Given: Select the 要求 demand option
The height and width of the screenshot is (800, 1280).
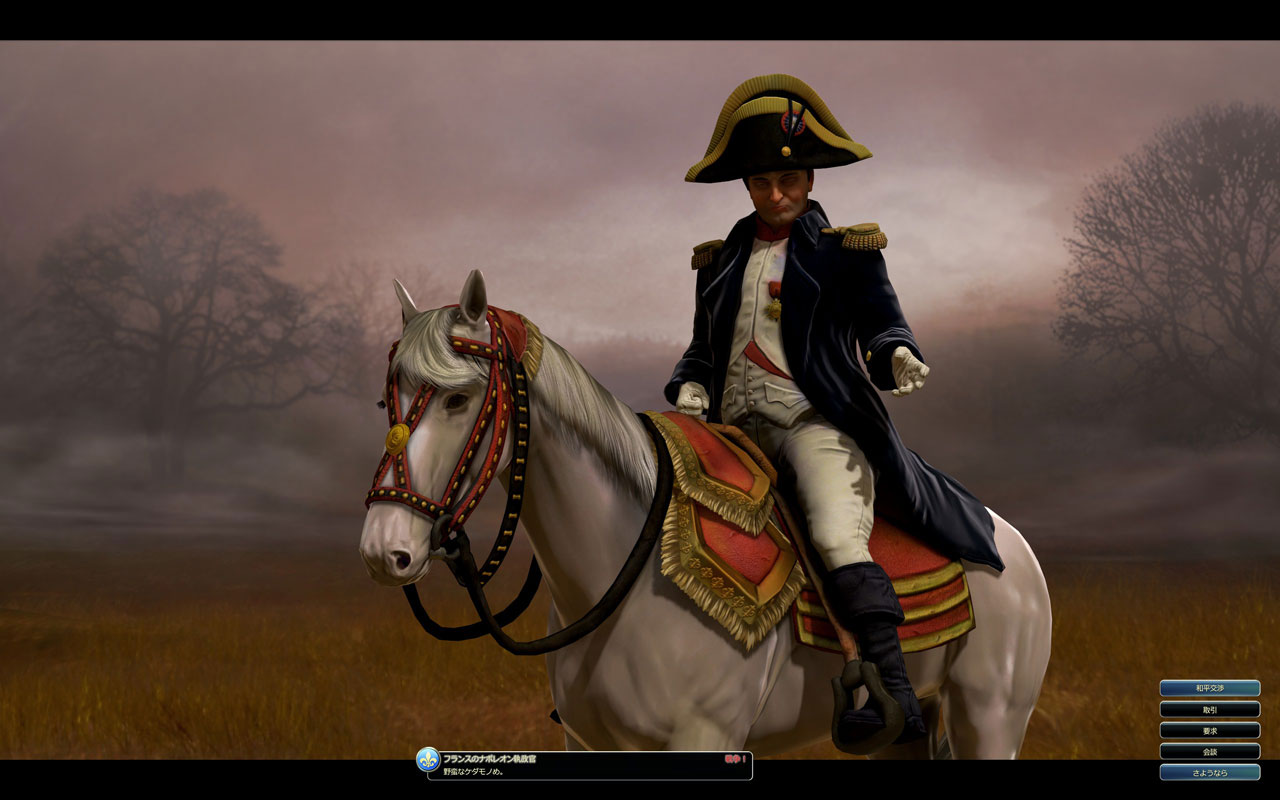Looking at the screenshot, I should click(x=1209, y=730).
